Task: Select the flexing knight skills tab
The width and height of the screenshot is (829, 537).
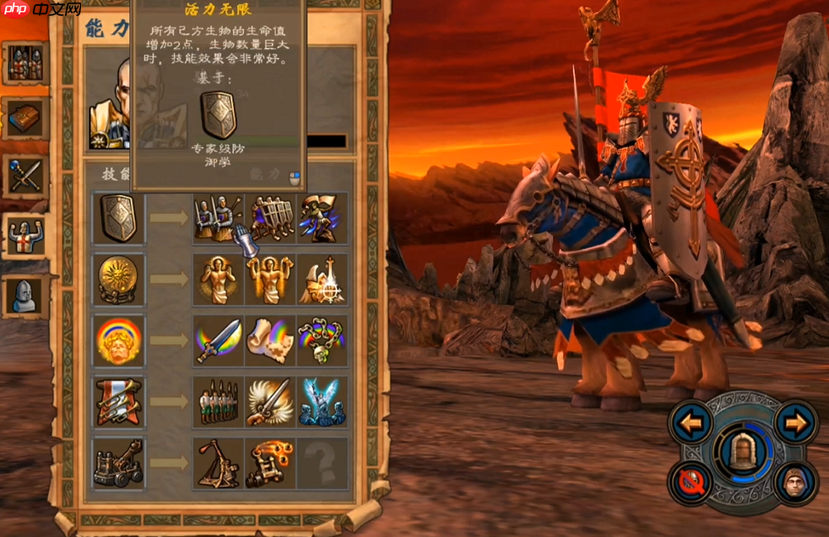Action: pyautogui.click(x=23, y=235)
